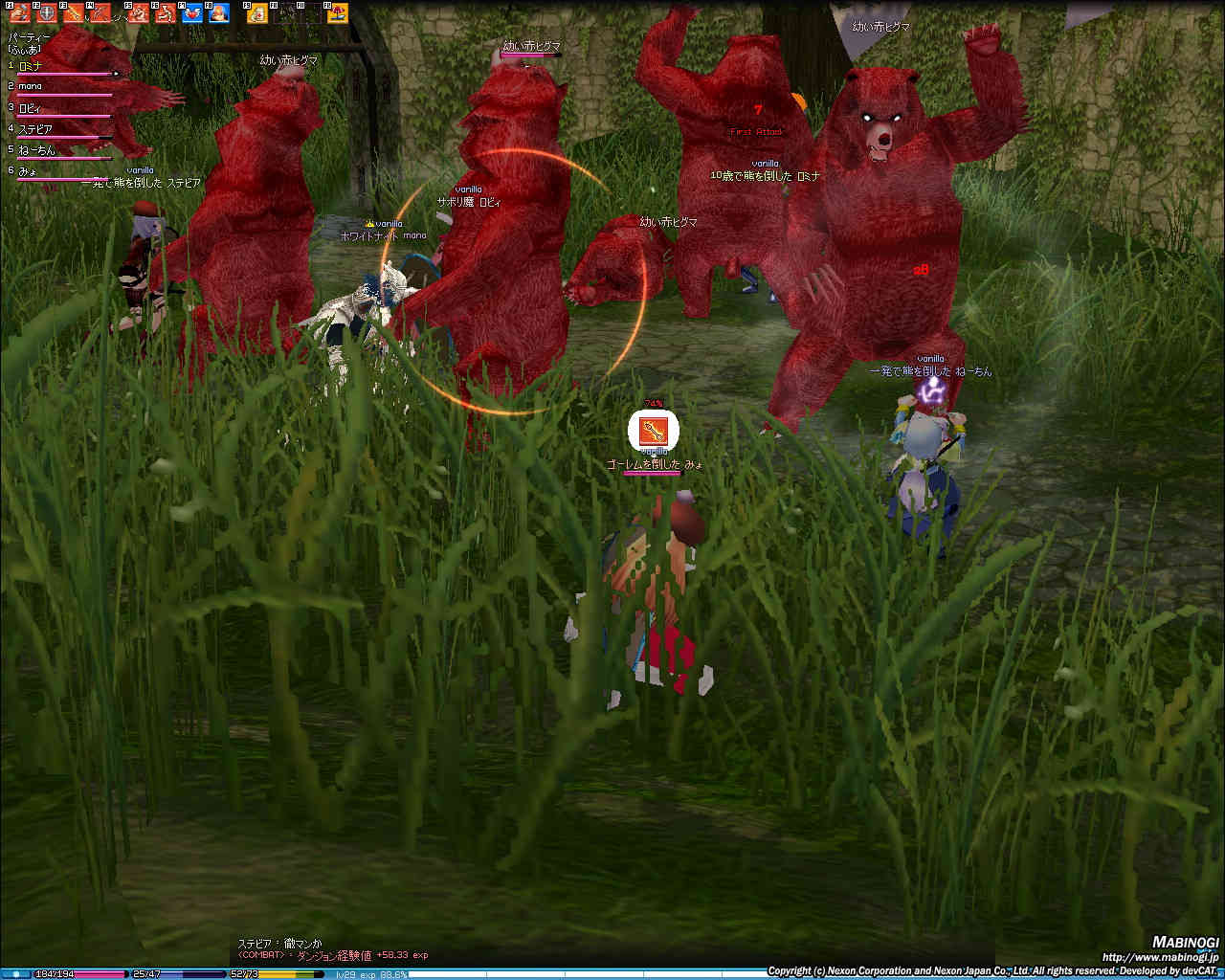
Task: Click party member みょ in the party list
Action: click(28, 171)
